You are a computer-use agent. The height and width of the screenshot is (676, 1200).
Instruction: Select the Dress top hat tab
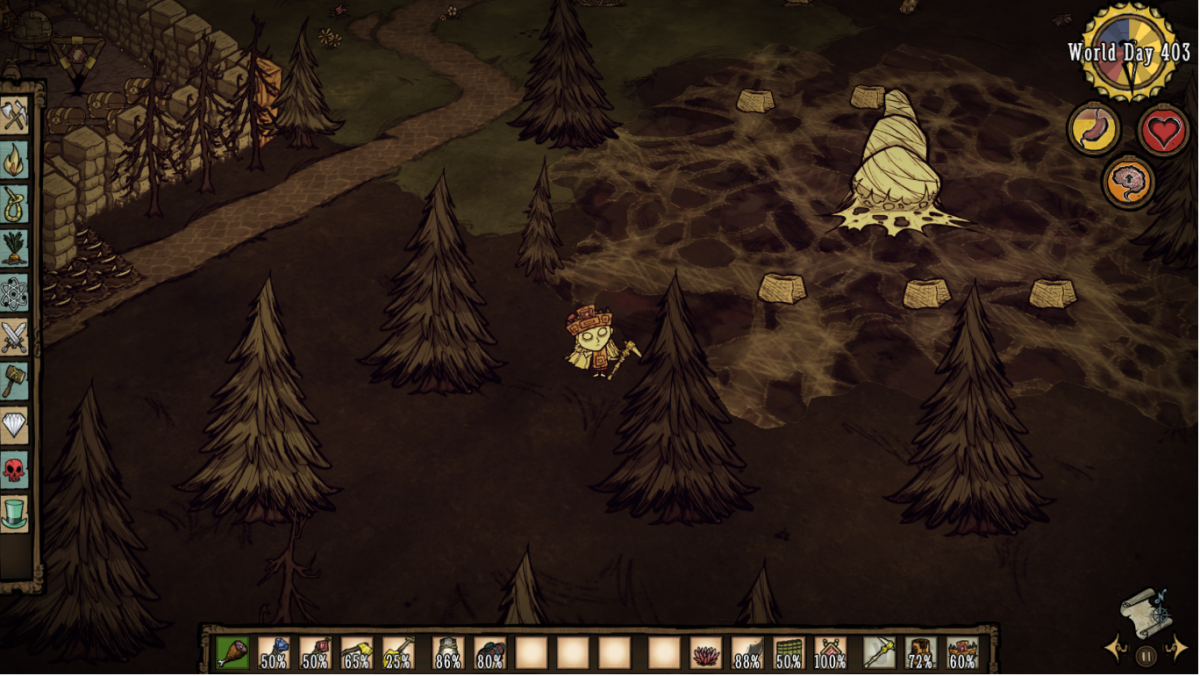coord(14,514)
